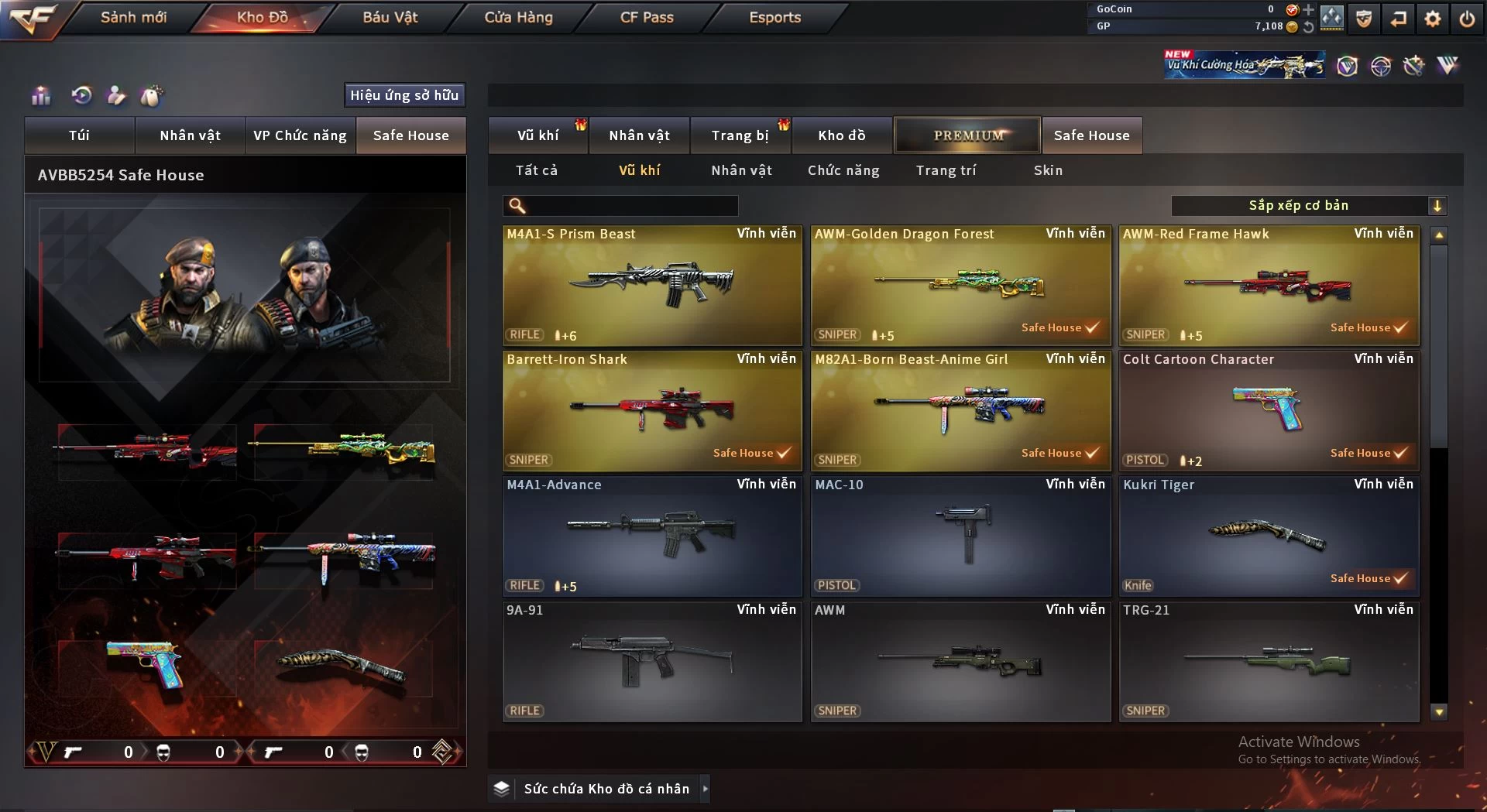This screenshot has height=812, width=1487.
Task: Open the Cửa Hàng shop
Action: pos(518,17)
